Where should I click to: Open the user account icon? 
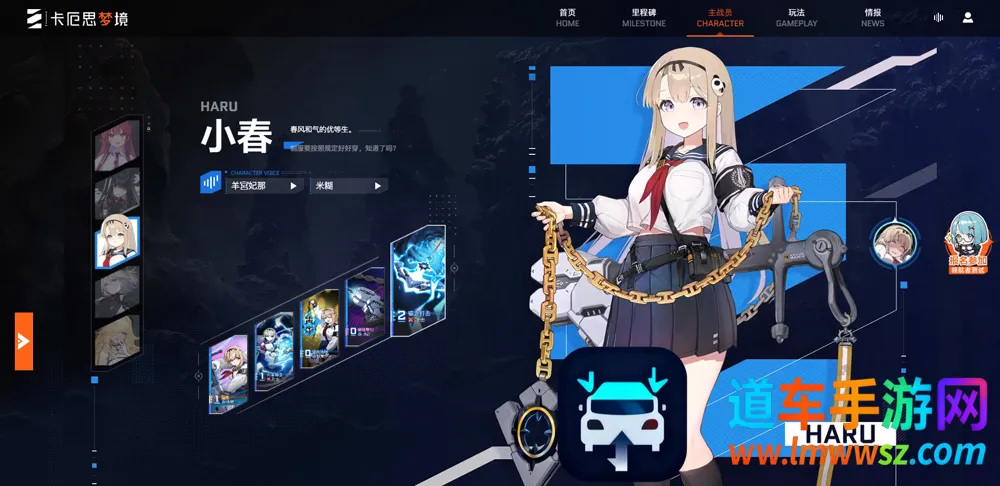click(968, 18)
